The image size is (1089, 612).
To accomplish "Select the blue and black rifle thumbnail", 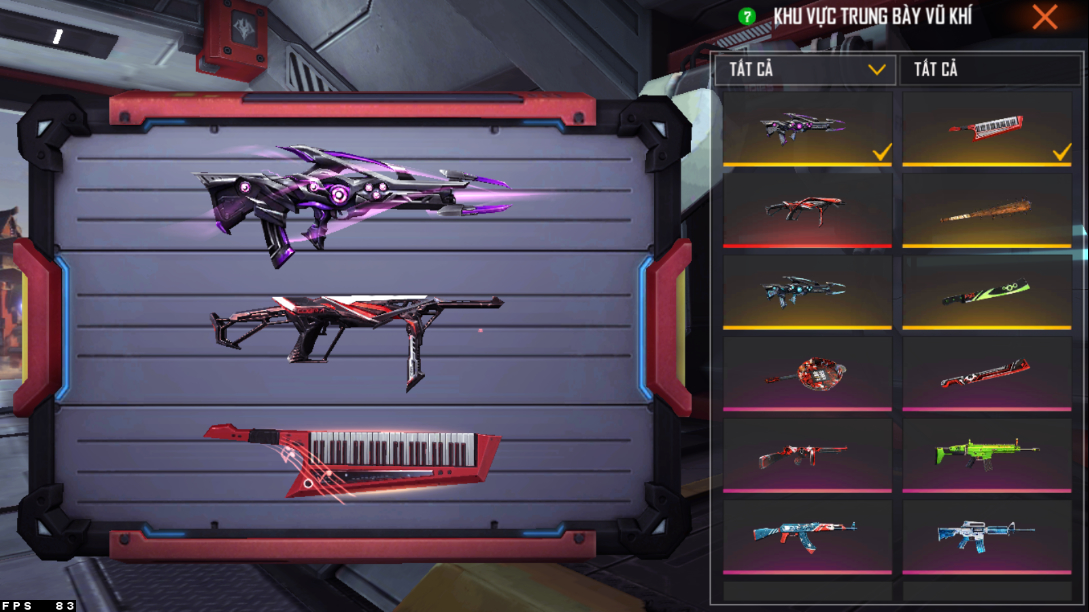I will [x=806, y=289].
